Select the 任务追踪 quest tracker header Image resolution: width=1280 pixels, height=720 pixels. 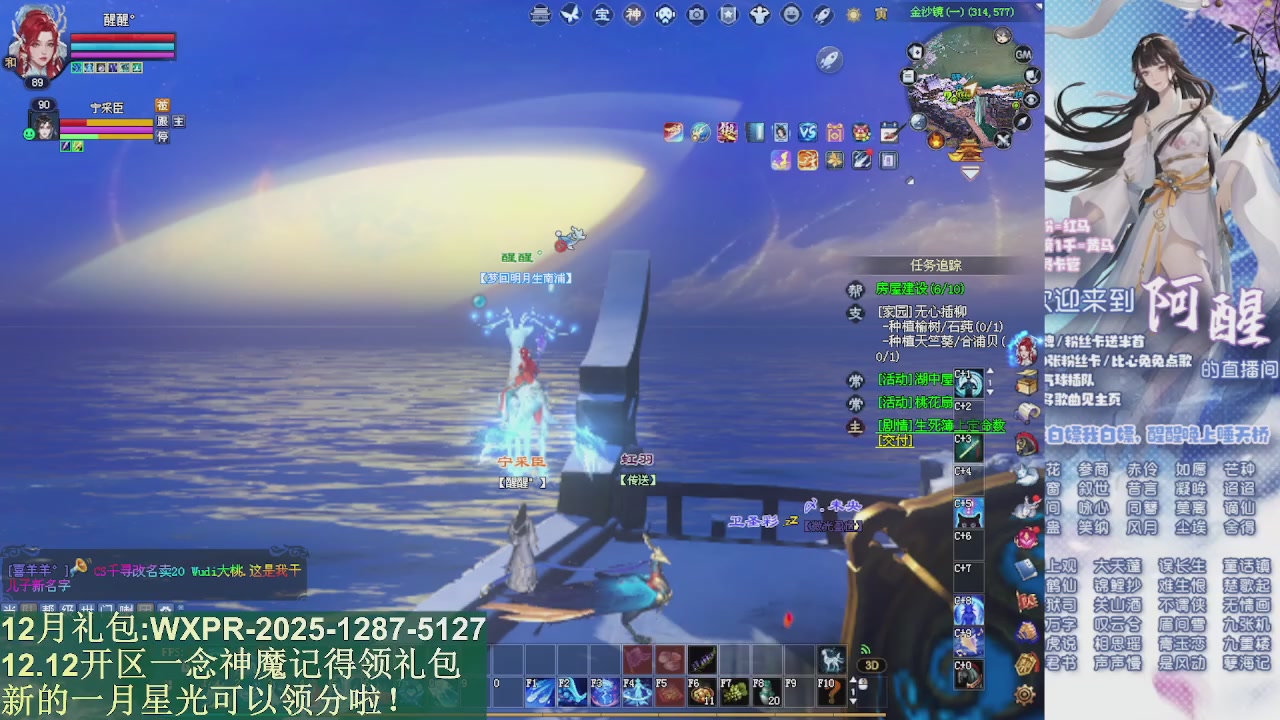coord(935,264)
